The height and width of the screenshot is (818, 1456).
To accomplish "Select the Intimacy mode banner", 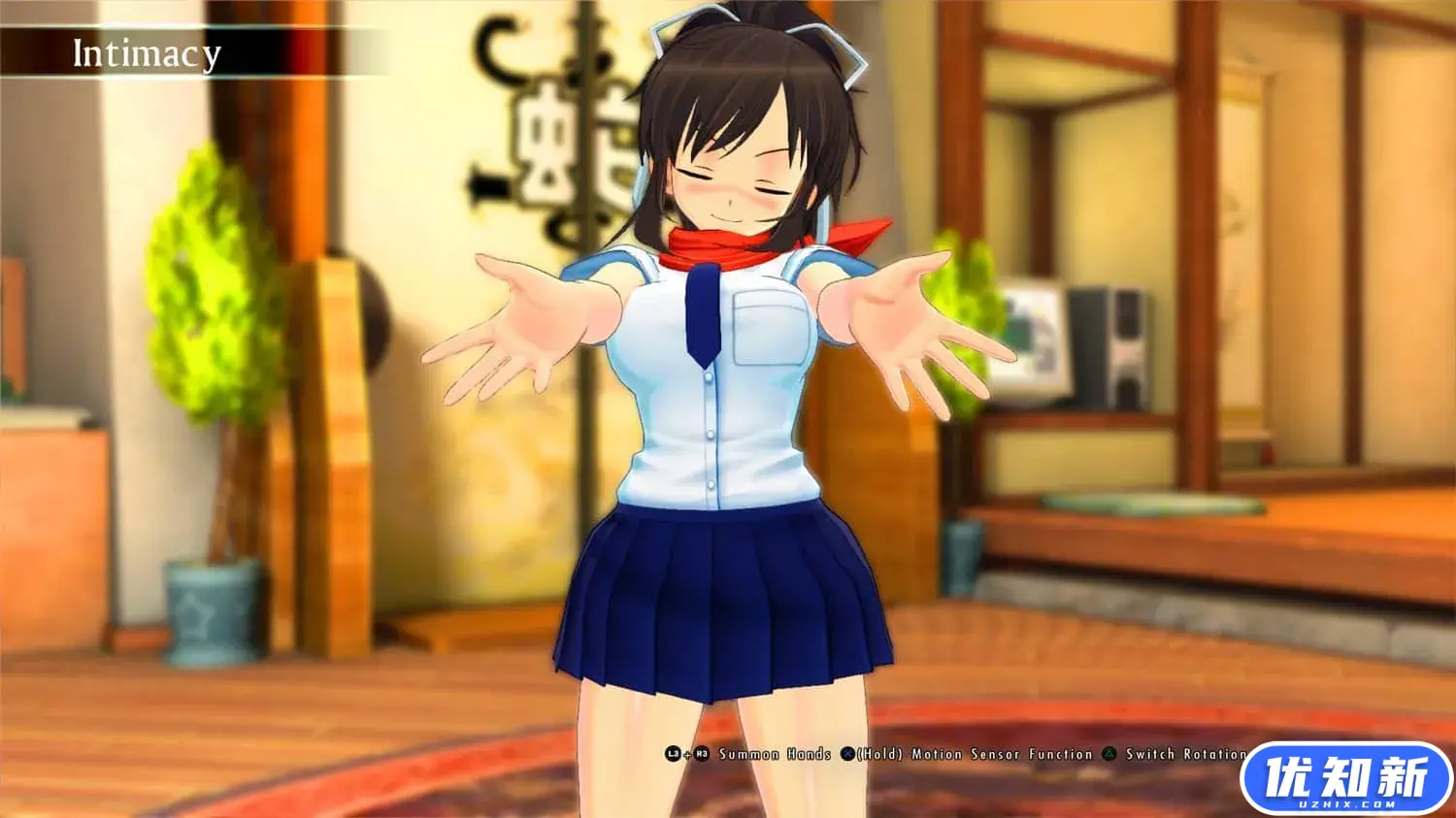I will tap(144, 54).
